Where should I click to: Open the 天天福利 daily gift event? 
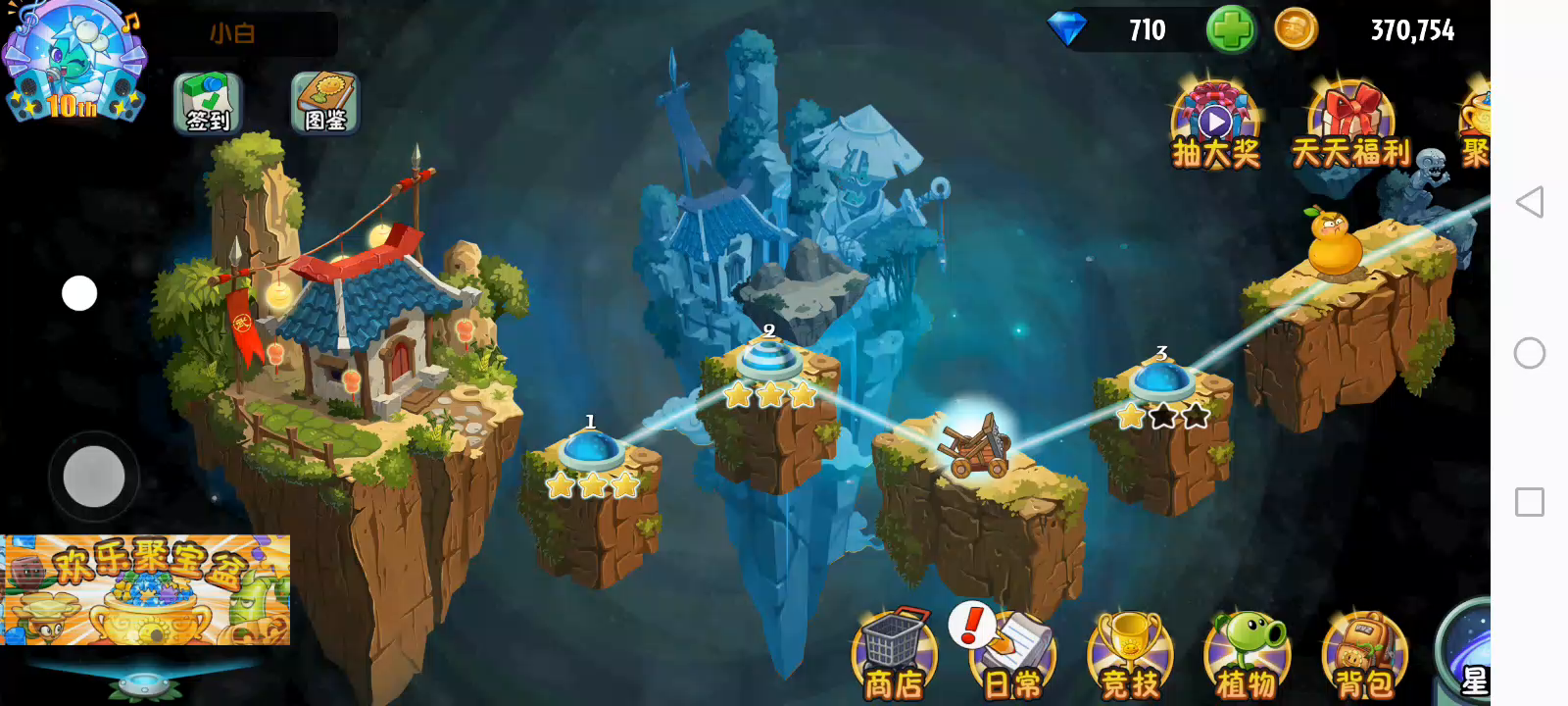click(1350, 127)
